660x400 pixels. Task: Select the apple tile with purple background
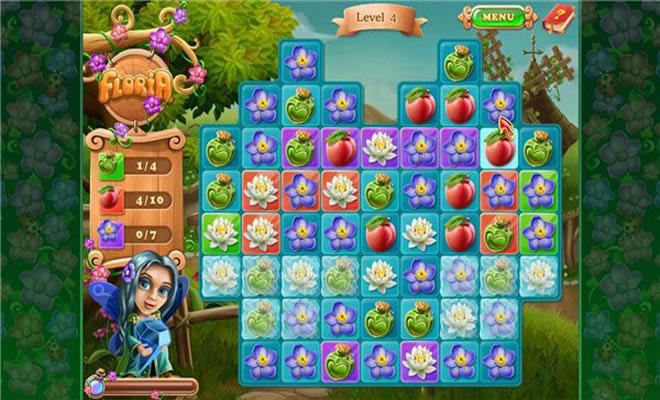(341, 148)
